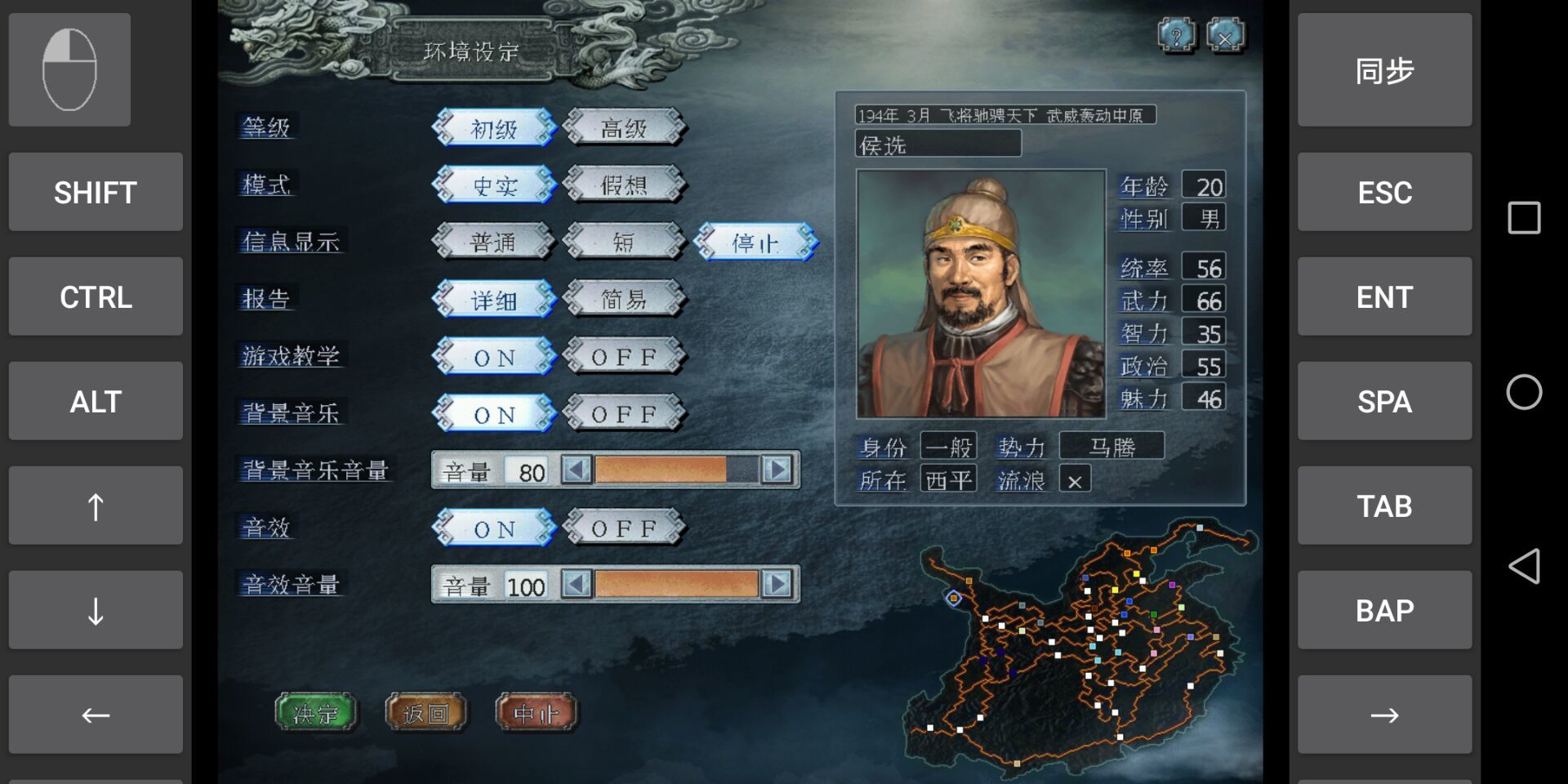The height and width of the screenshot is (784, 1568).
Task: Click the mouse pointer icon on the left panel
Action: coord(69,69)
